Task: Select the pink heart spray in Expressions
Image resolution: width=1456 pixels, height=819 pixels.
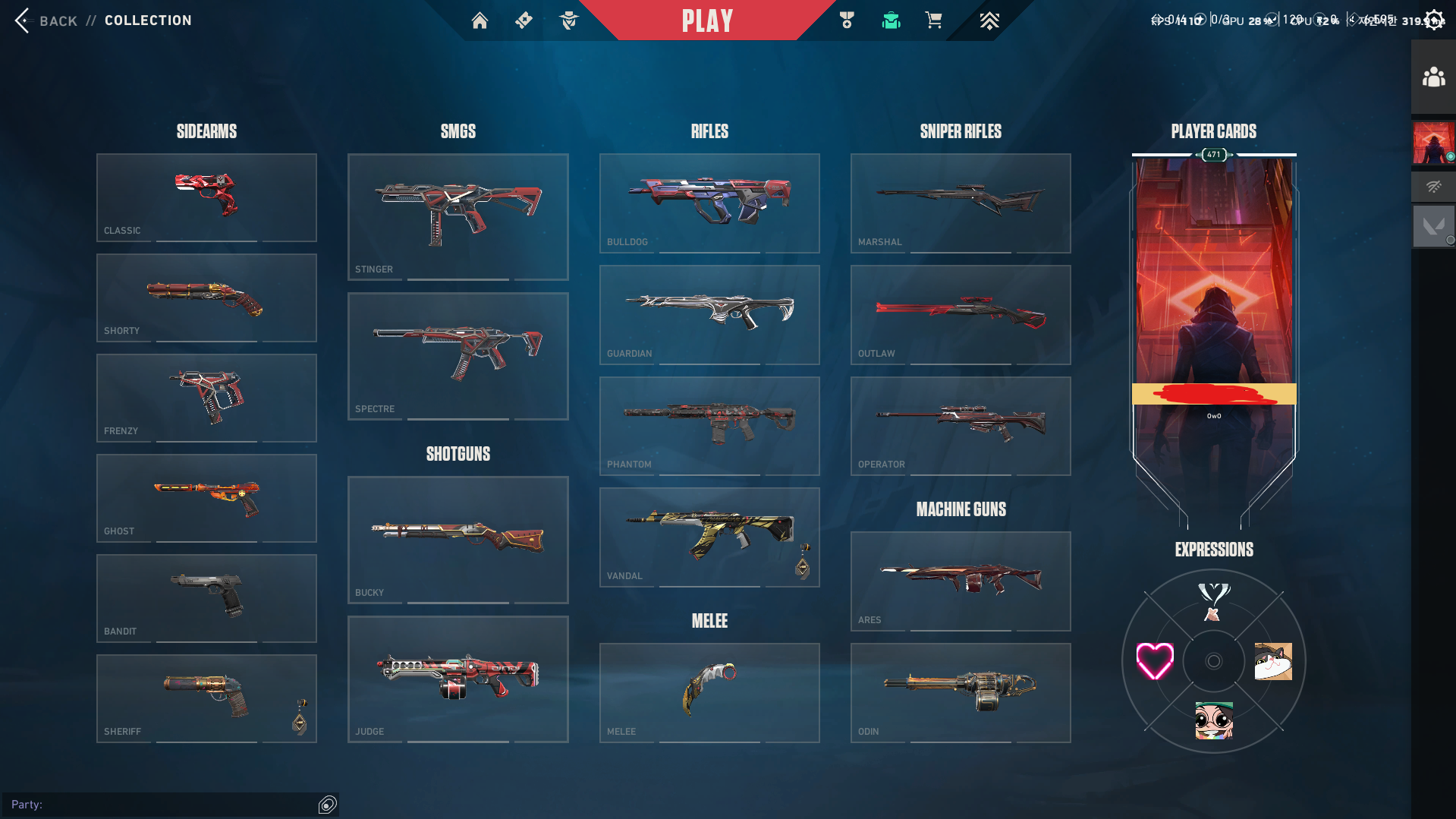Action: pos(1155,660)
